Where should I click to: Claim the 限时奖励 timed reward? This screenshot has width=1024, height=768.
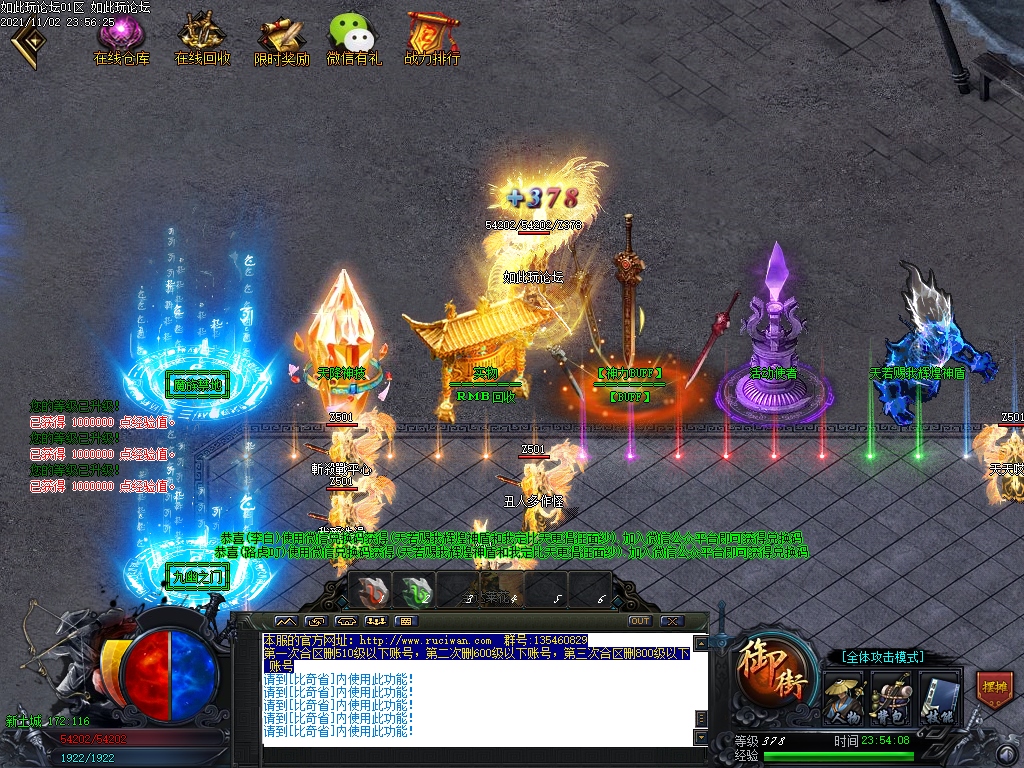point(282,36)
